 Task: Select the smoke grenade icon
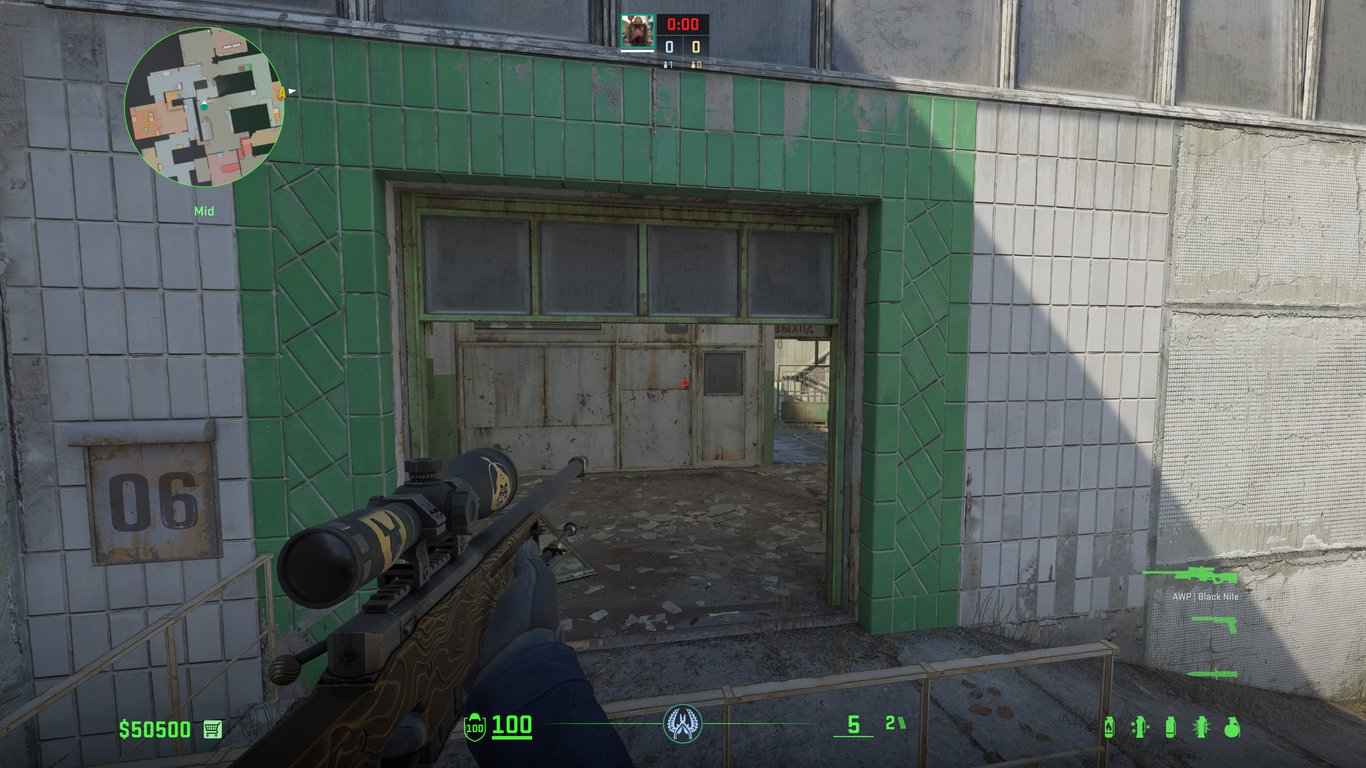(1171, 727)
